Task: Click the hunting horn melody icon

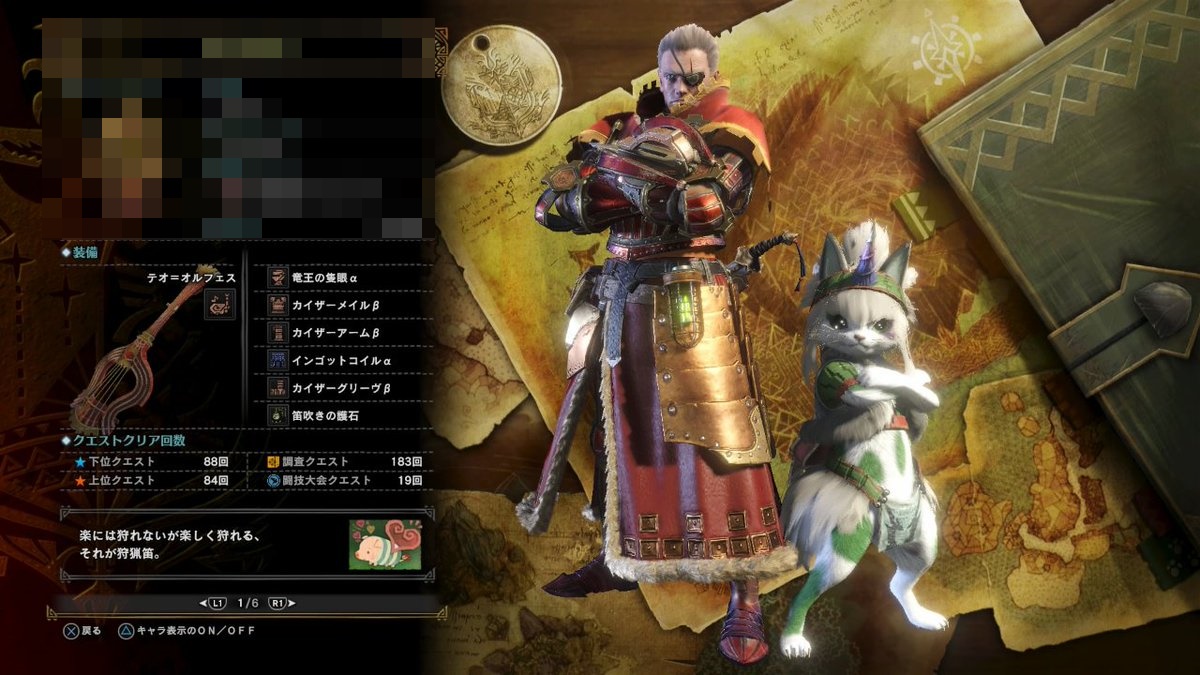Action: click(220, 304)
